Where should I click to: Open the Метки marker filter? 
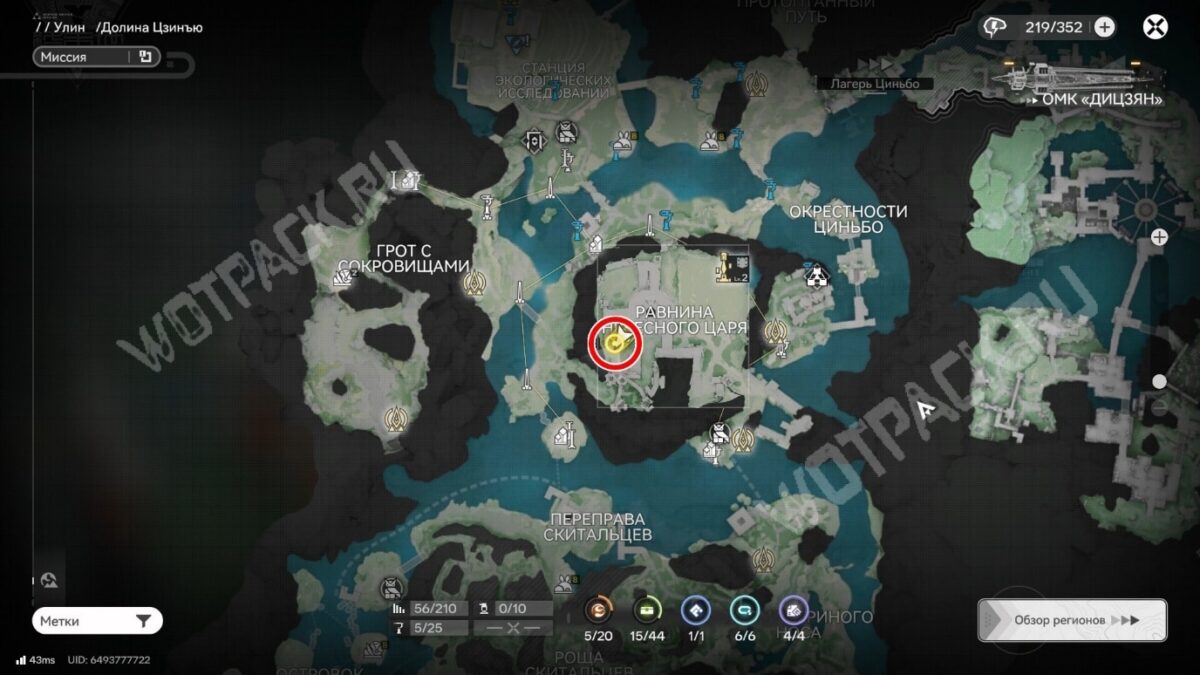point(98,621)
